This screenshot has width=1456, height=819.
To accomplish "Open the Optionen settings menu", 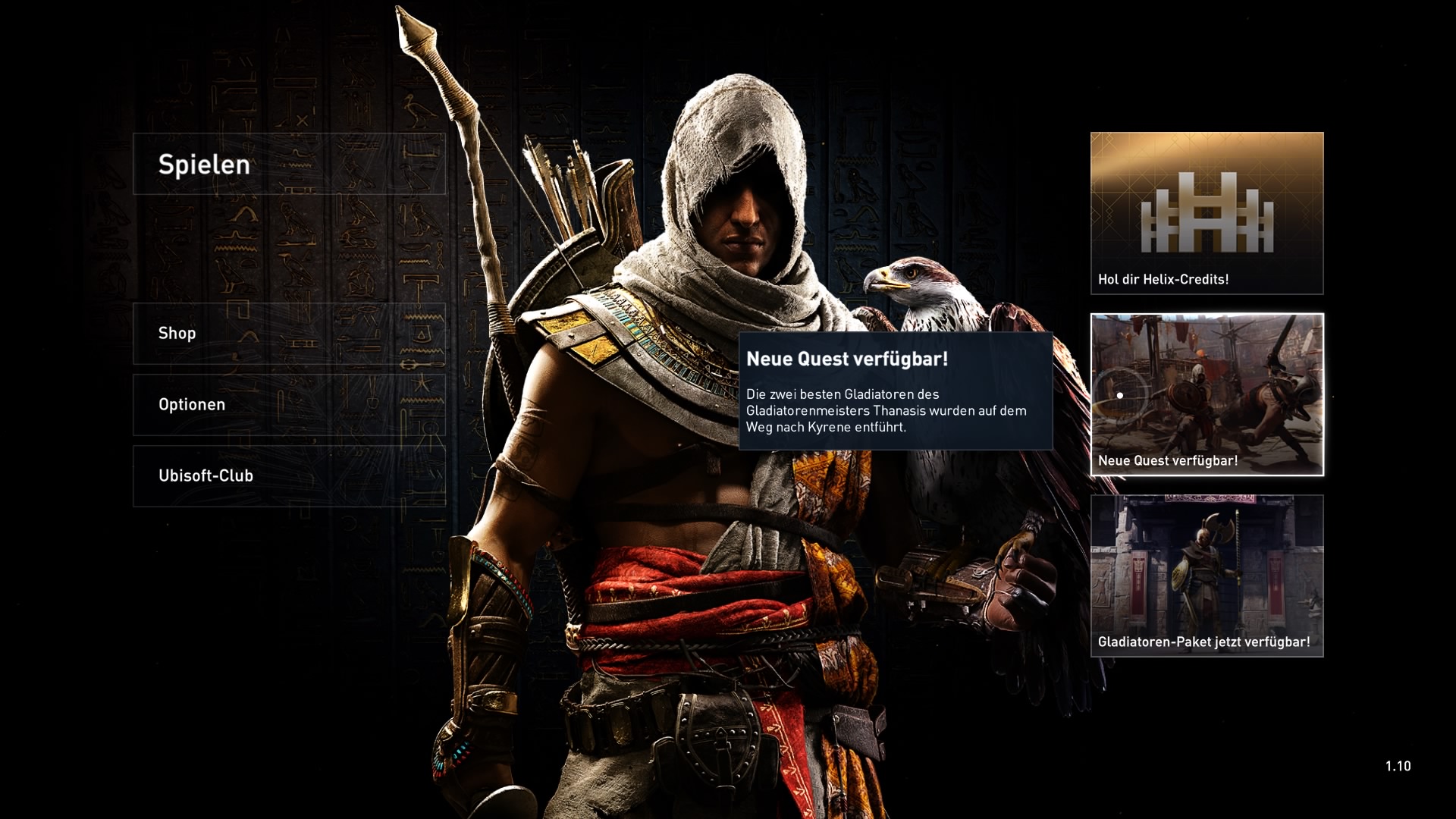I will [x=289, y=405].
